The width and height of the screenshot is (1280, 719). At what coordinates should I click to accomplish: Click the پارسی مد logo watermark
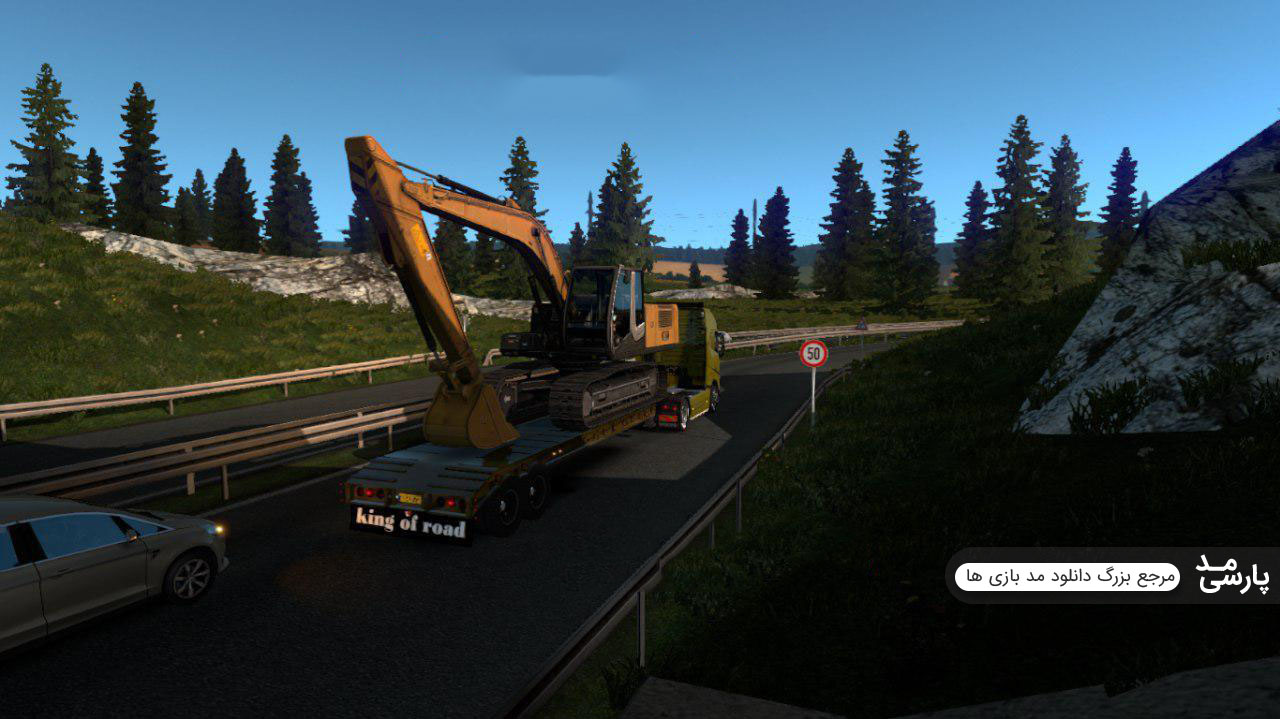click(1232, 575)
